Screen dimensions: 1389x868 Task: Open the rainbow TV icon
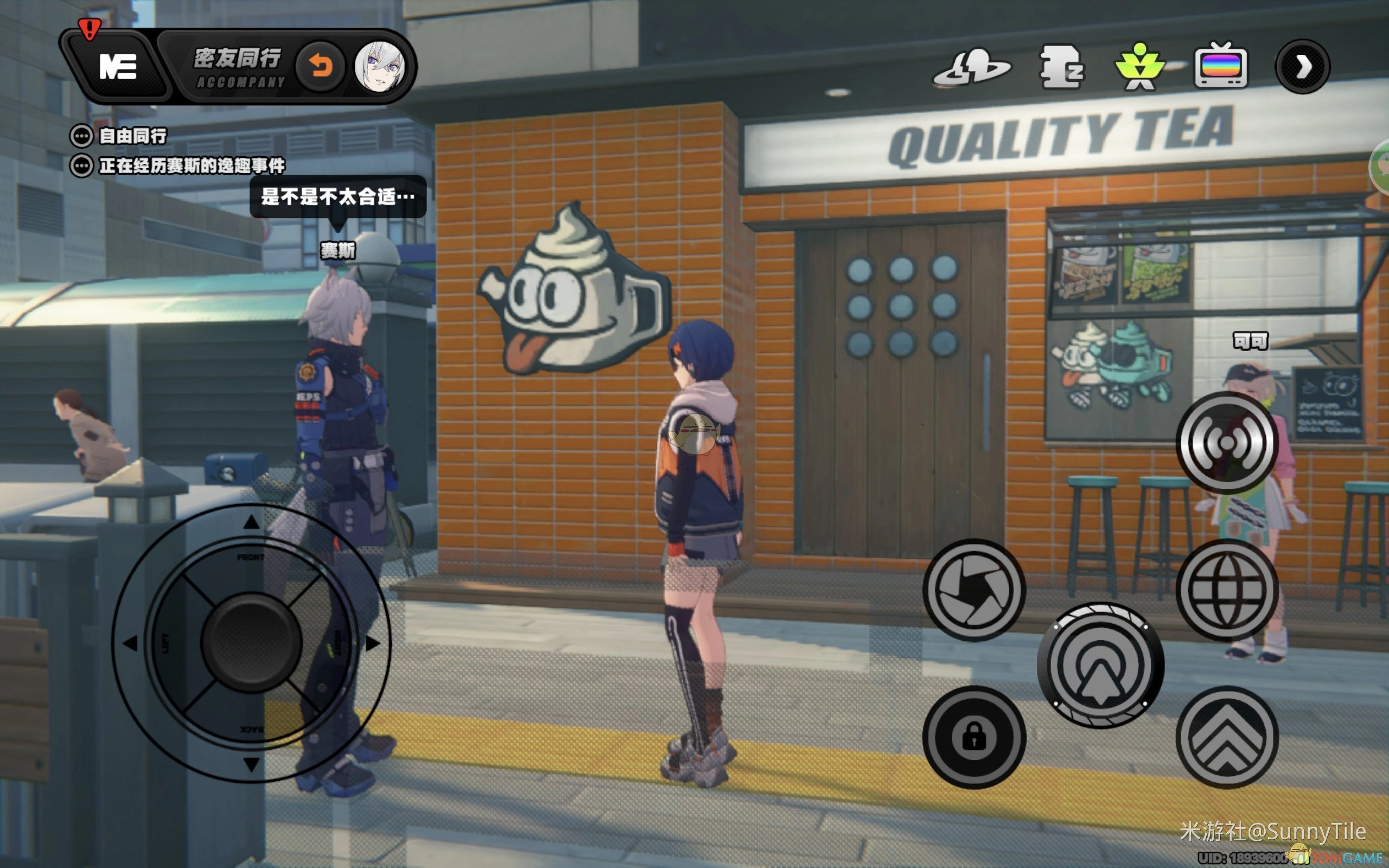pos(1220,67)
